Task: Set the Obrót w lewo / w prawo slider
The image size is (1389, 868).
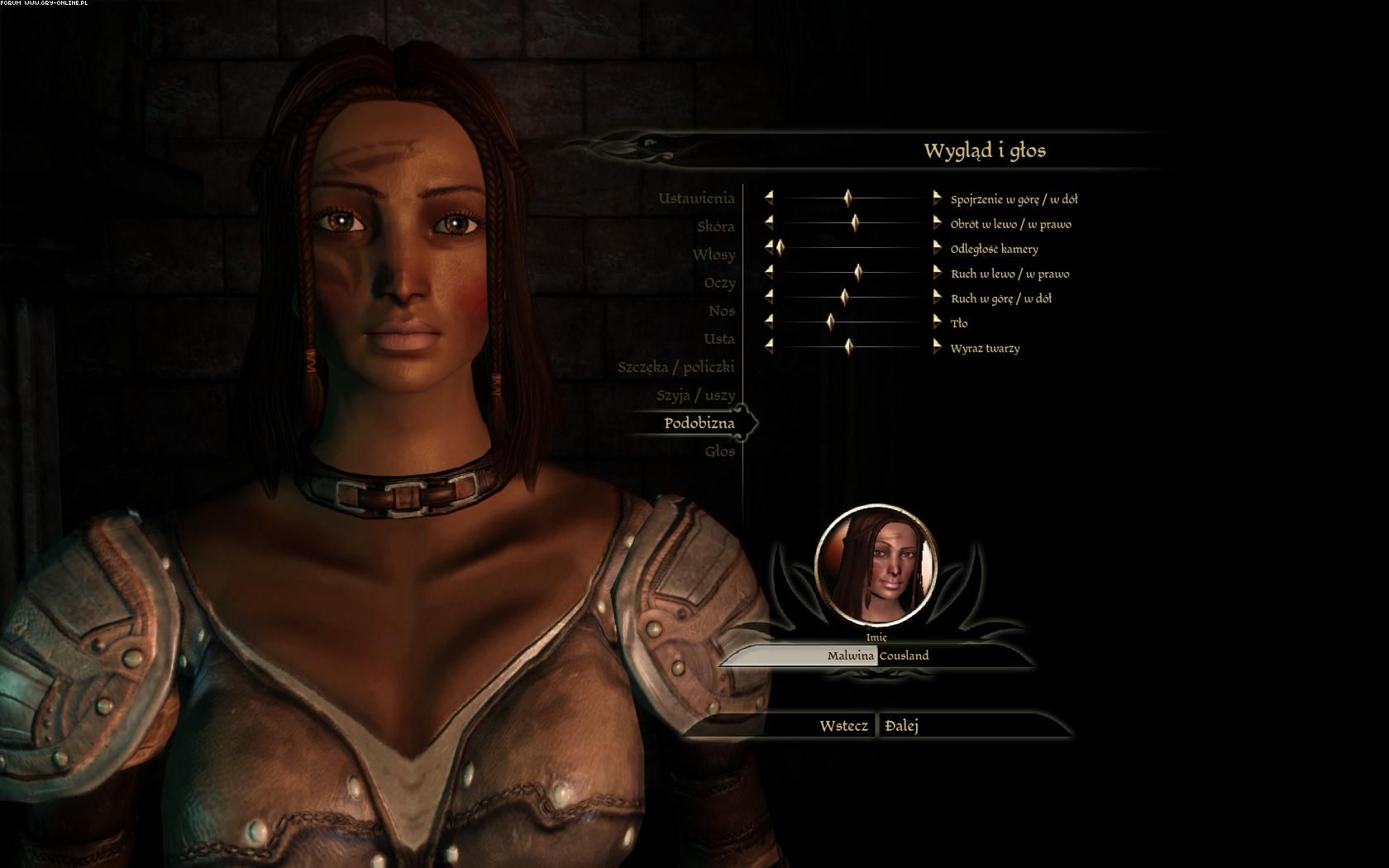Action: pyautogui.click(x=856, y=223)
